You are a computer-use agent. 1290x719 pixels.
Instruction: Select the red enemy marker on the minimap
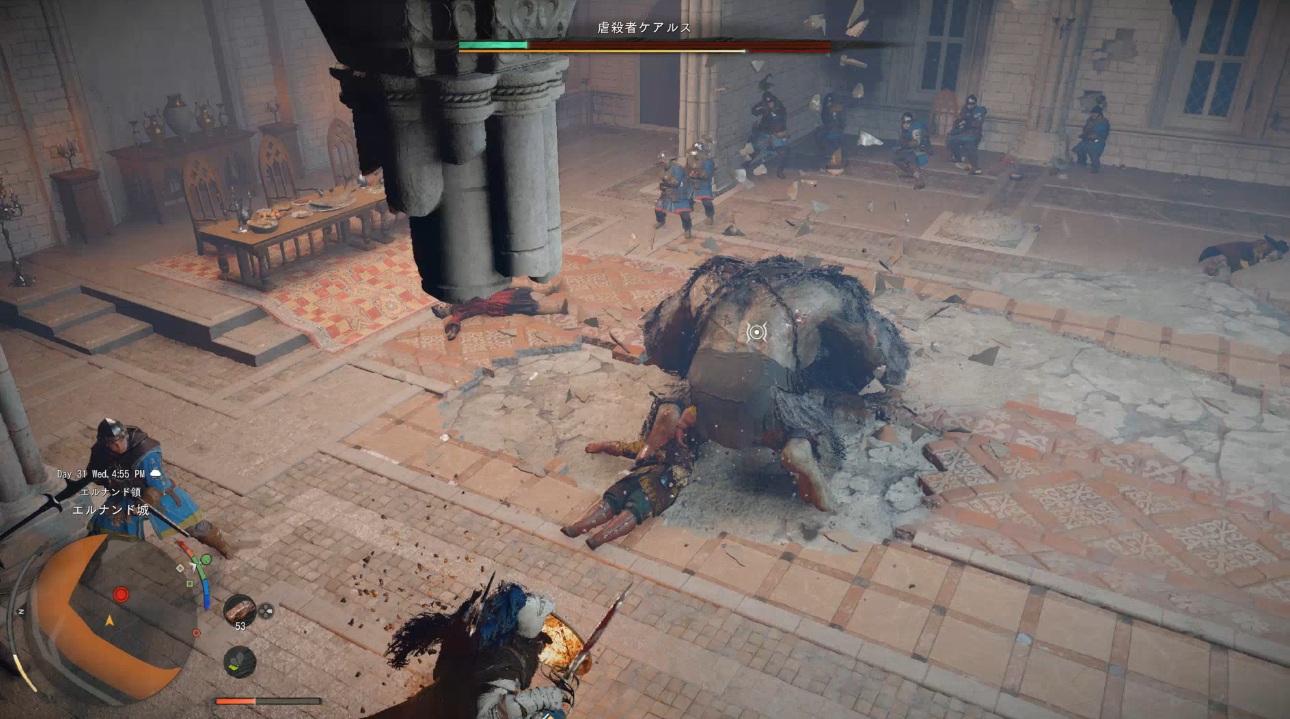pyautogui.click(x=121, y=594)
